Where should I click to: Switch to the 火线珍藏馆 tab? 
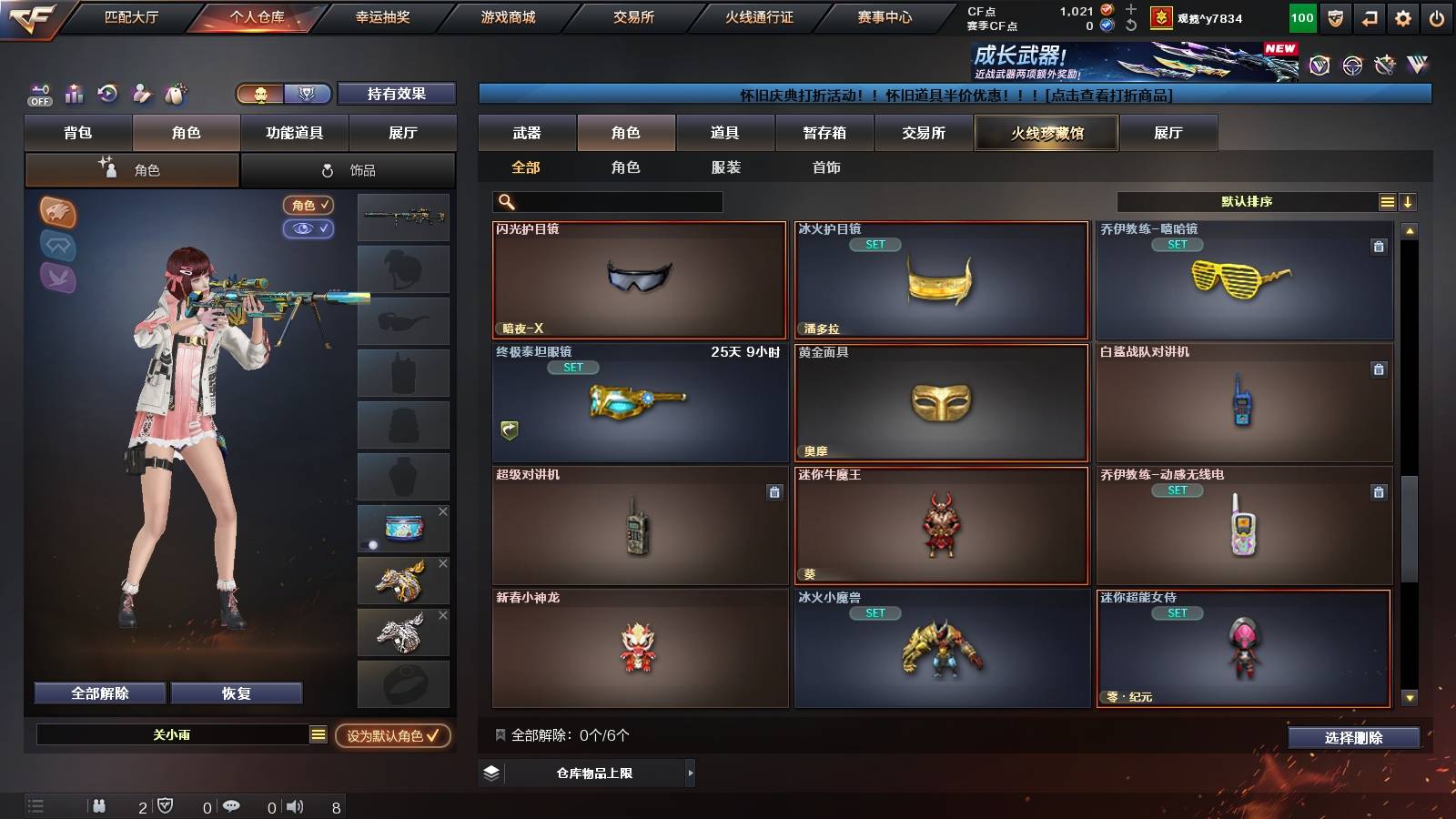(1046, 133)
